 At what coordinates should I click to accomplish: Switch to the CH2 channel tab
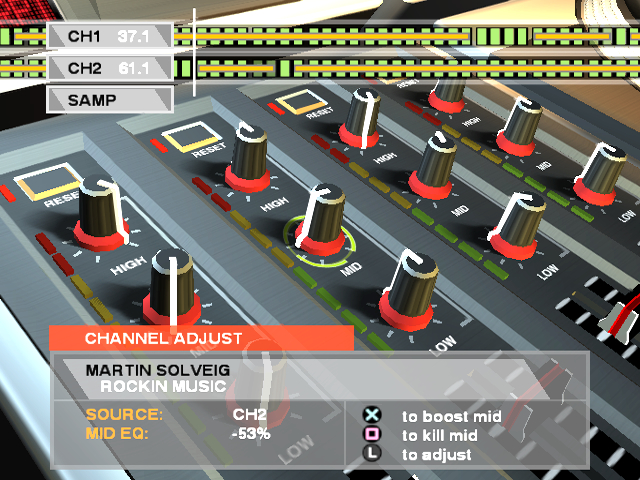pos(108,68)
